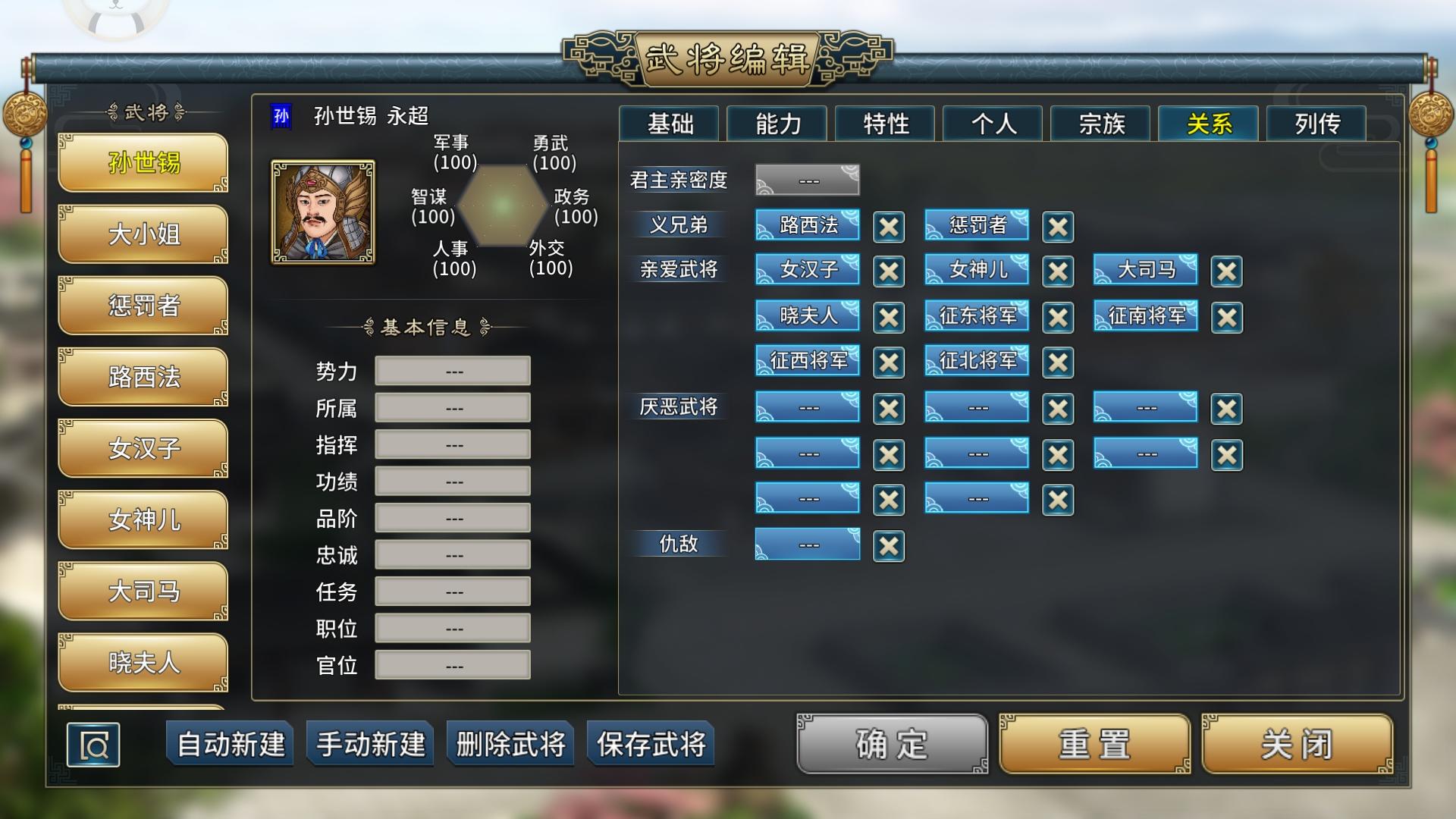1456x819 pixels.
Task: Select officer 晓夫人 from the left list
Action: point(143,662)
